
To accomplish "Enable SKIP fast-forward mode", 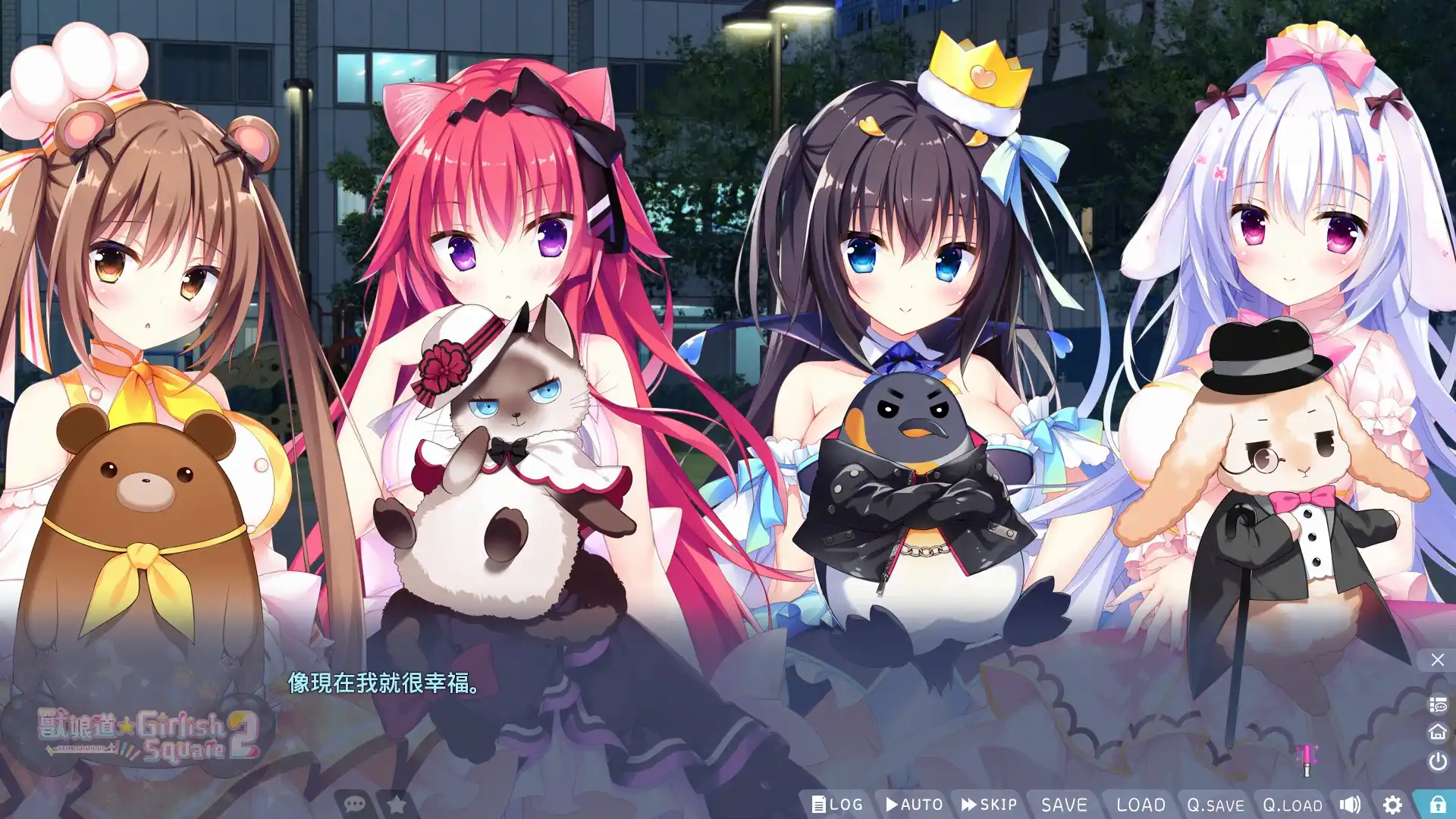I will pyautogui.click(x=988, y=804).
